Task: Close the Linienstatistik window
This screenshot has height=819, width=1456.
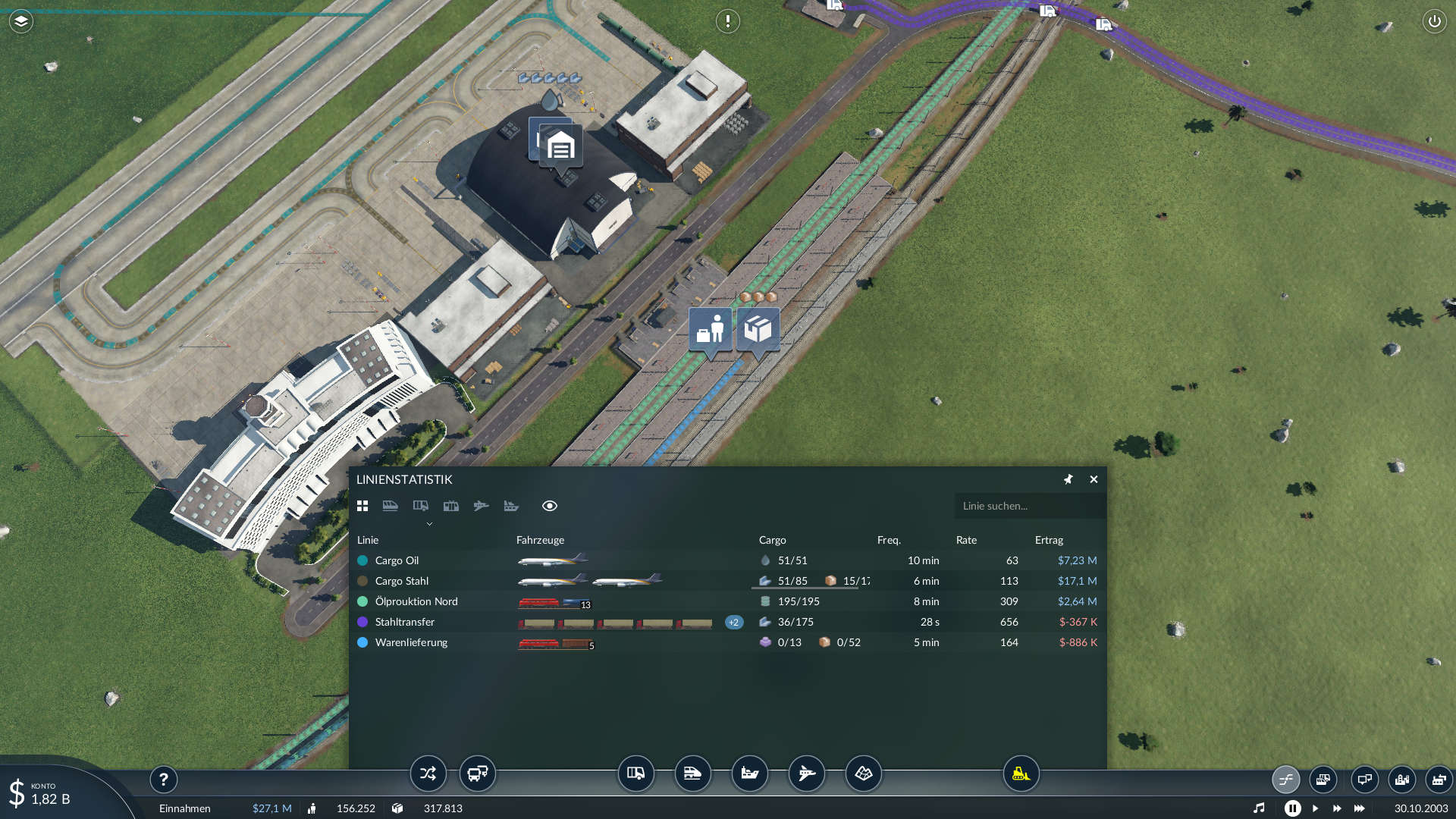Action: (x=1094, y=479)
